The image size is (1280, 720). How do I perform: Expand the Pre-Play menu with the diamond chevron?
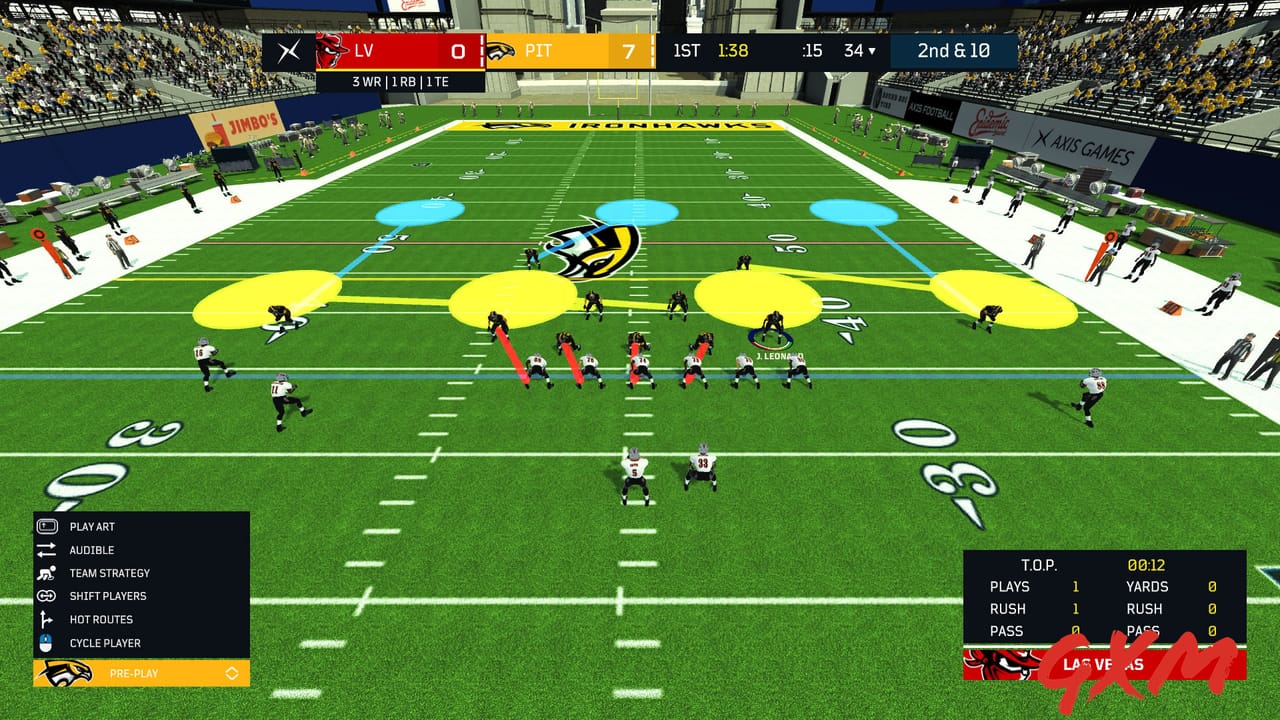coord(233,674)
